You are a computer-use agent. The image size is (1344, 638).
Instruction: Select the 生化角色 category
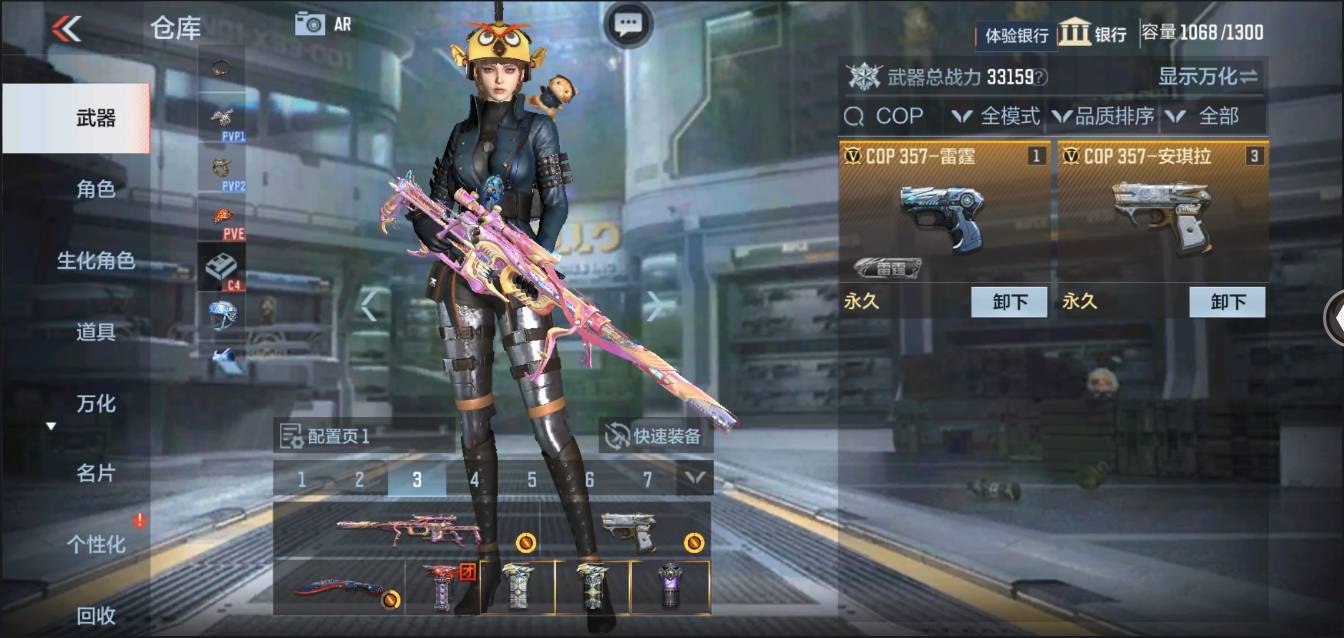pos(96,261)
